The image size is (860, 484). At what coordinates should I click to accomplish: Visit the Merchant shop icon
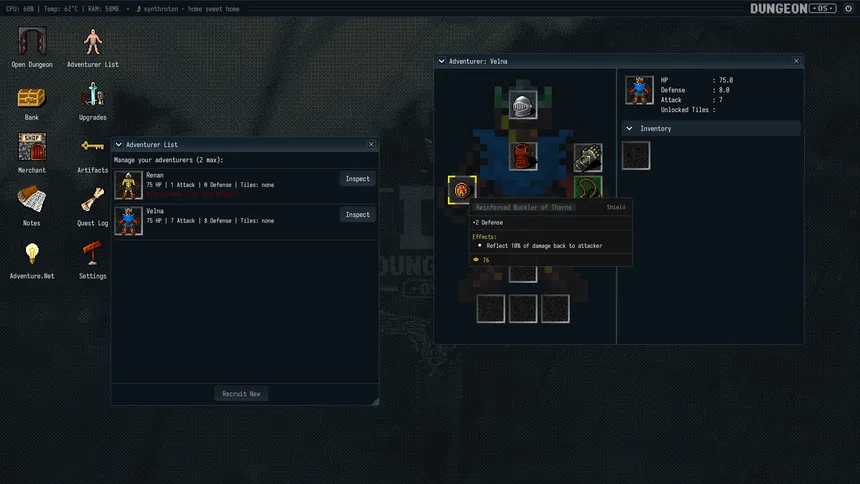pyautogui.click(x=32, y=148)
